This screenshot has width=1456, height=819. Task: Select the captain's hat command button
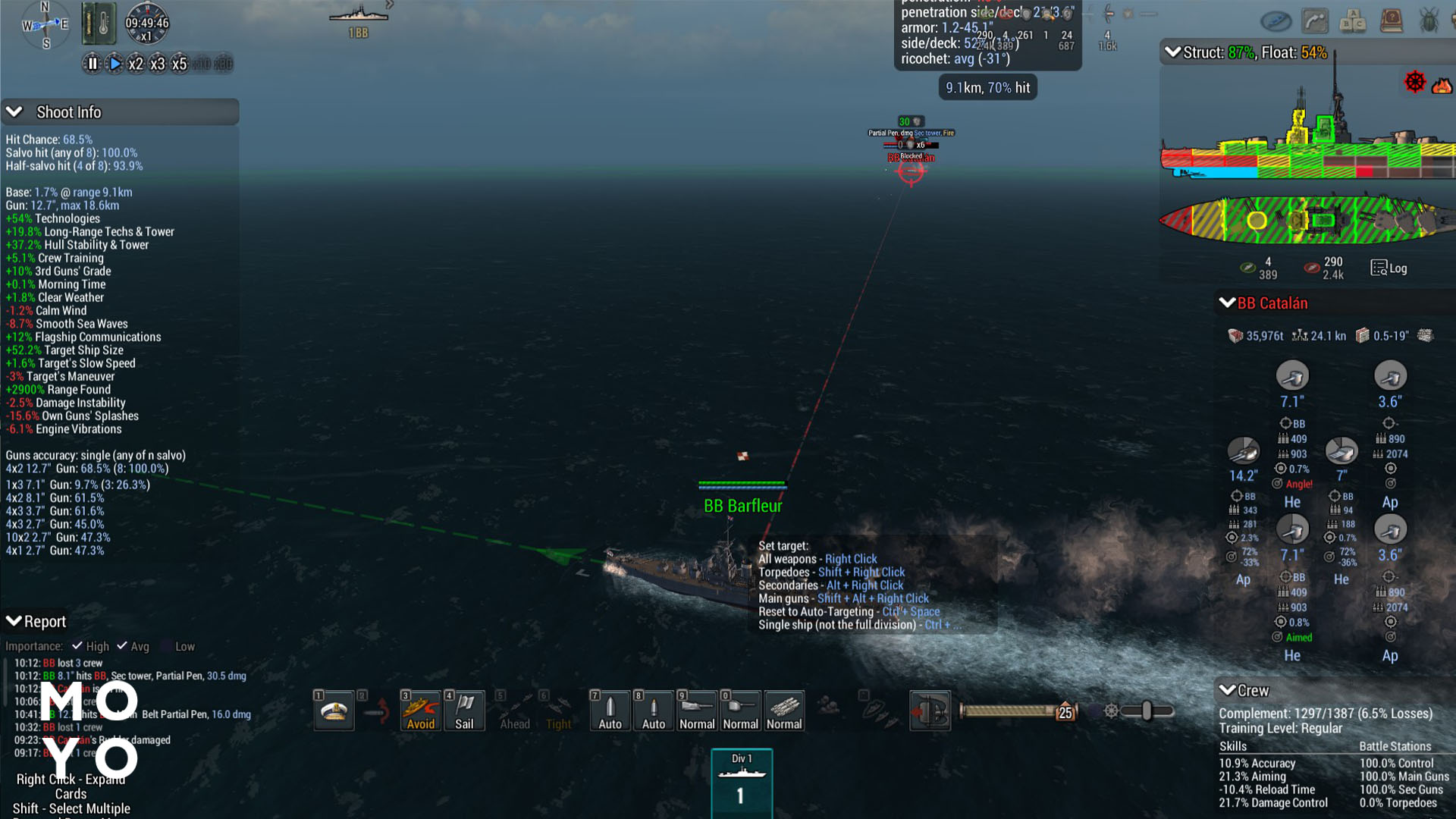(334, 711)
